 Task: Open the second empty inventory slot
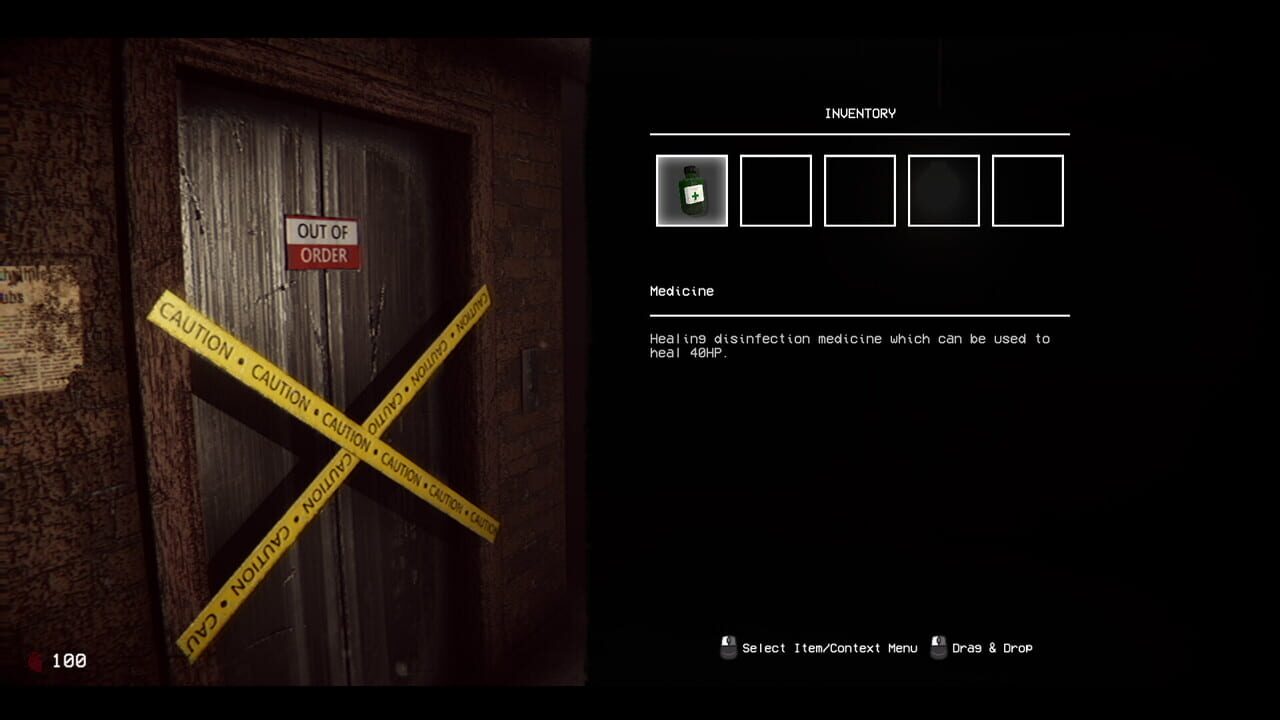pos(775,190)
